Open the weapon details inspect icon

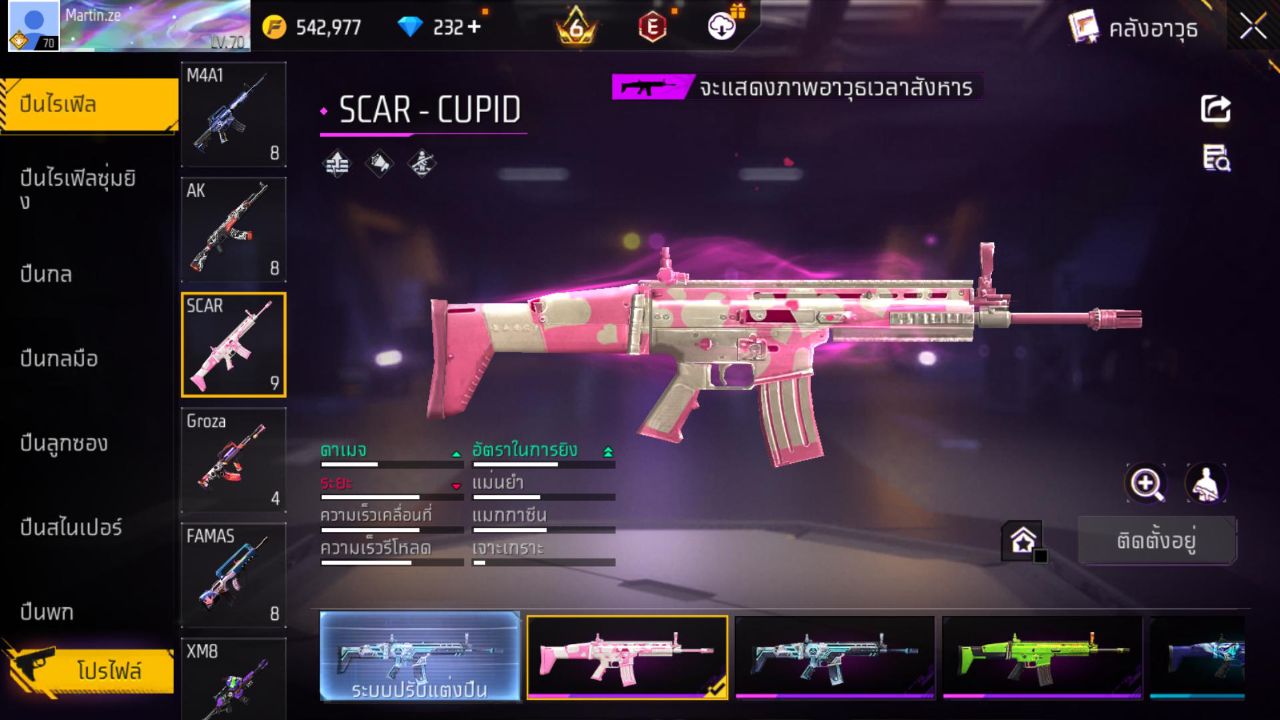[x=1214, y=158]
